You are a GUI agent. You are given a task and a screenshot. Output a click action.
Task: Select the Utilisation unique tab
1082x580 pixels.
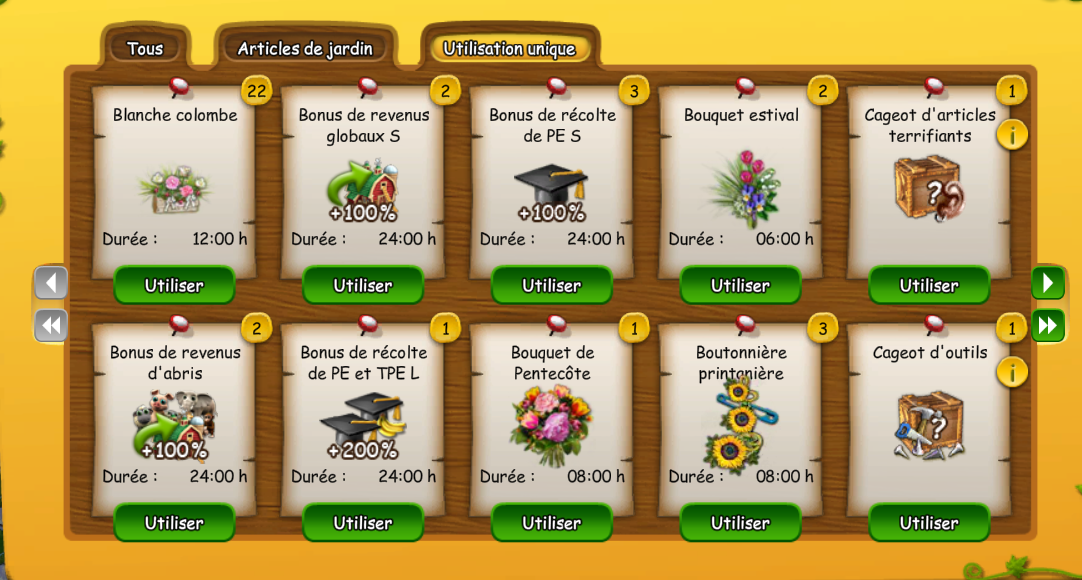pyautogui.click(x=509, y=48)
